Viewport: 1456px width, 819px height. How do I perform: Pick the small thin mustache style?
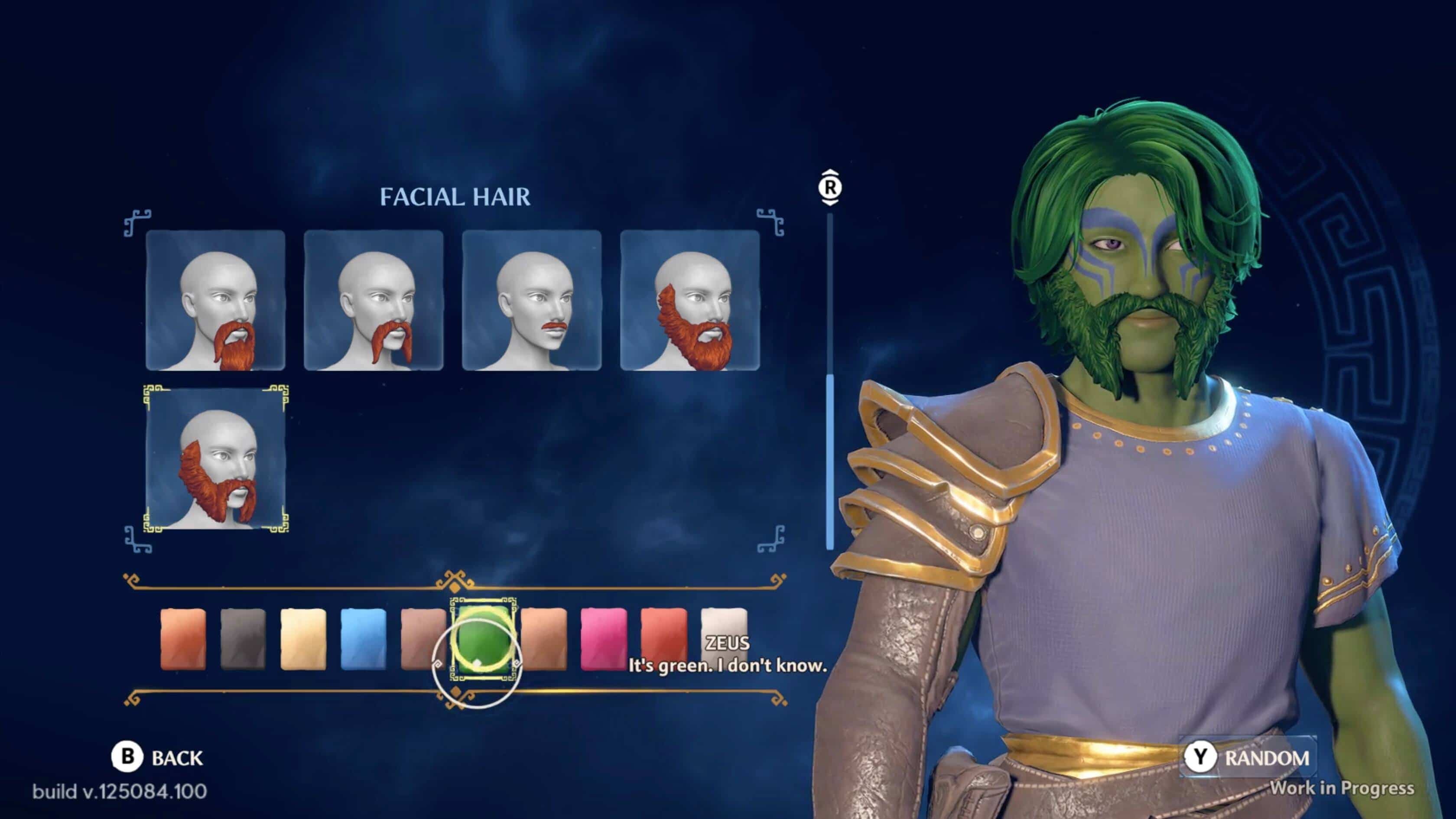tap(532, 300)
